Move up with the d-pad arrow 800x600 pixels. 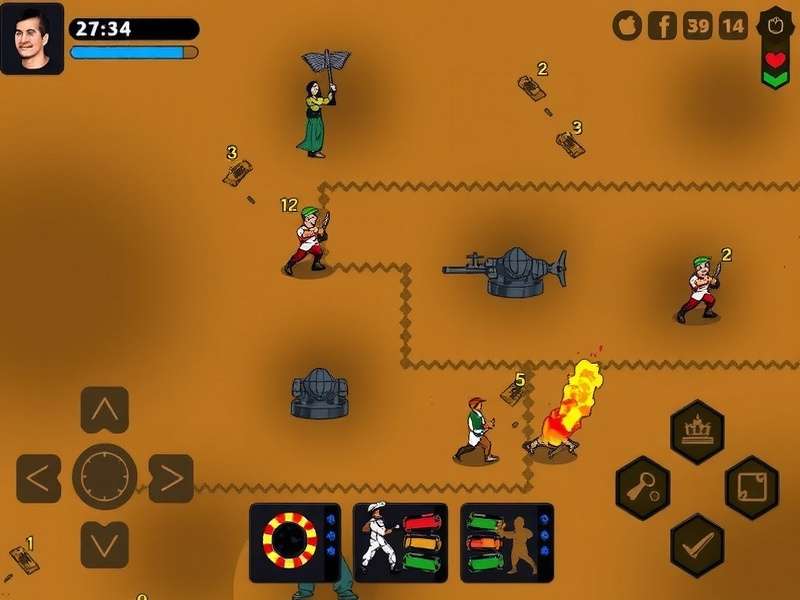point(104,410)
